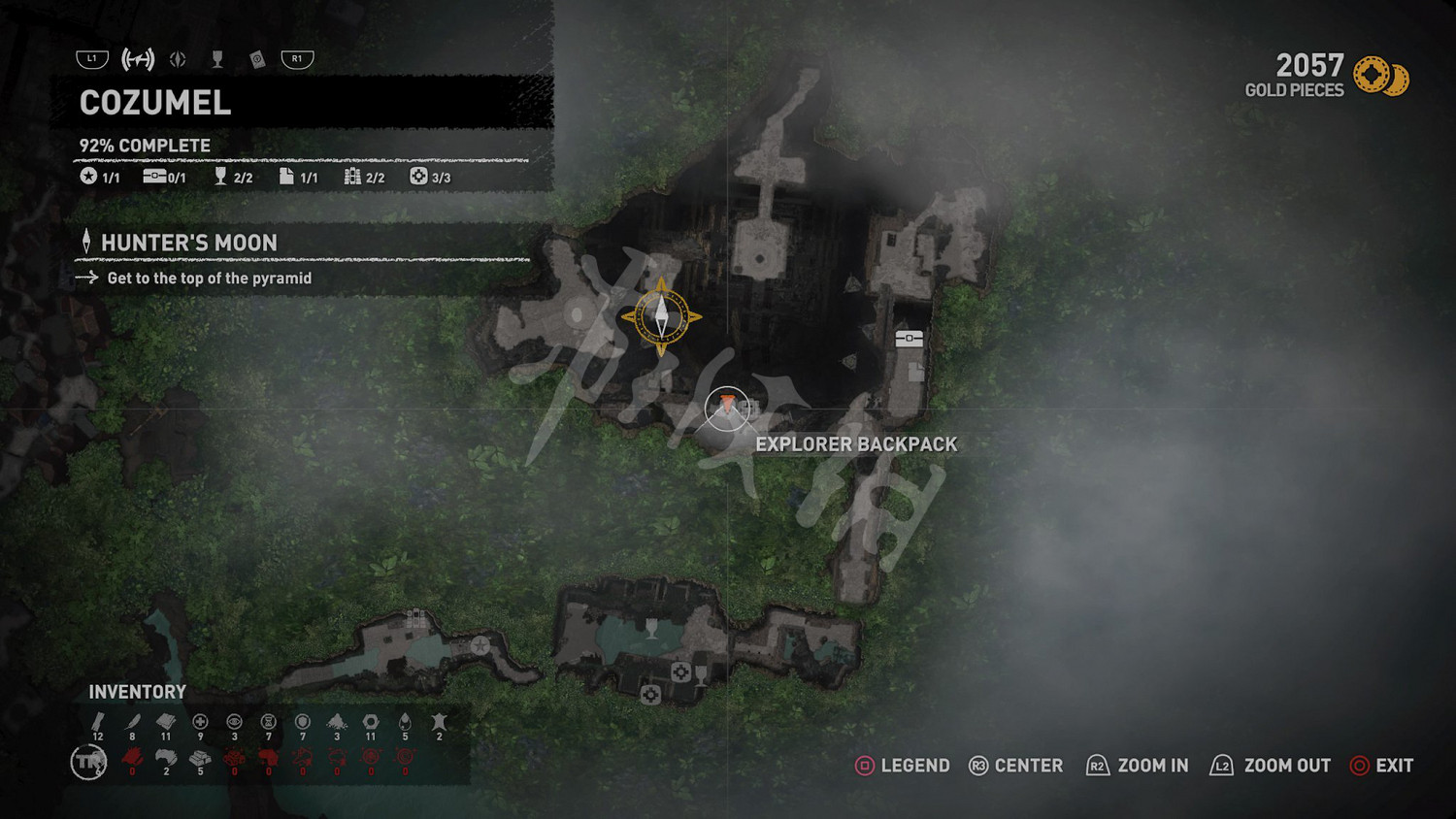This screenshot has width=1456, height=819.
Task: Zoom out of the map
Action: (x=1270, y=766)
